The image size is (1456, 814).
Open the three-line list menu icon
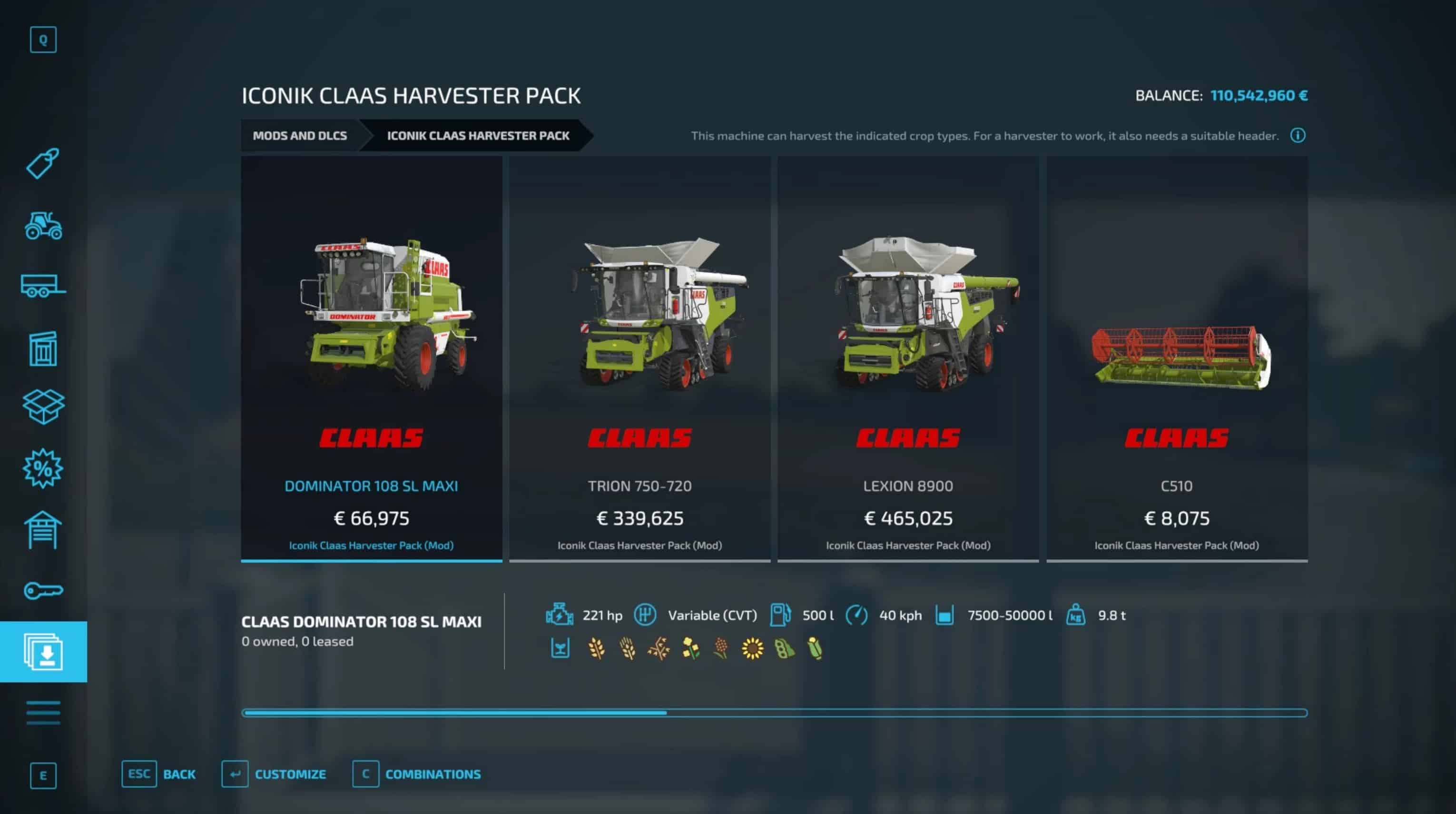click(x=43, y=712)
